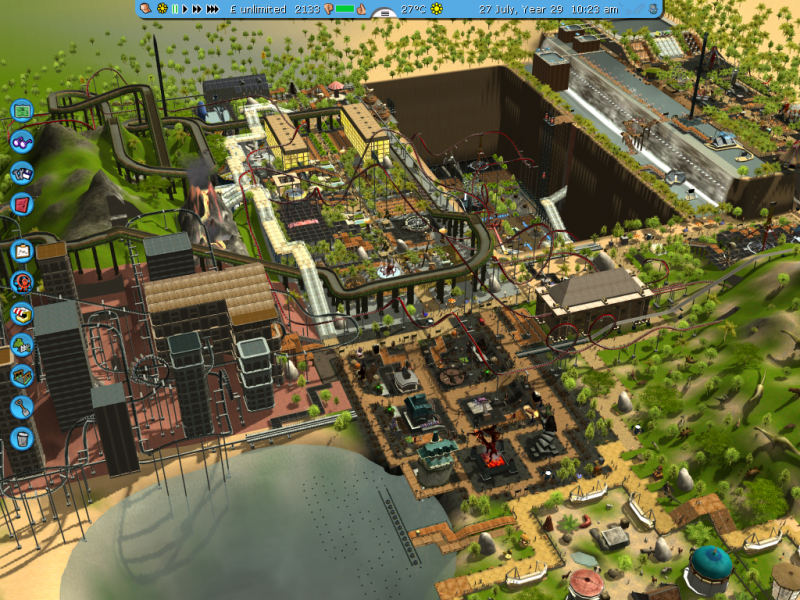
Task: Pause the game with the pause button
Action: [x=175, y=9]
